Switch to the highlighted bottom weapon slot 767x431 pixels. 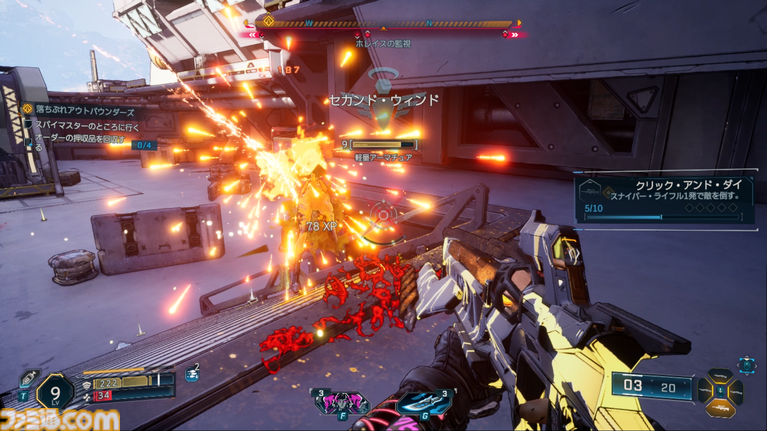[722, 409]
